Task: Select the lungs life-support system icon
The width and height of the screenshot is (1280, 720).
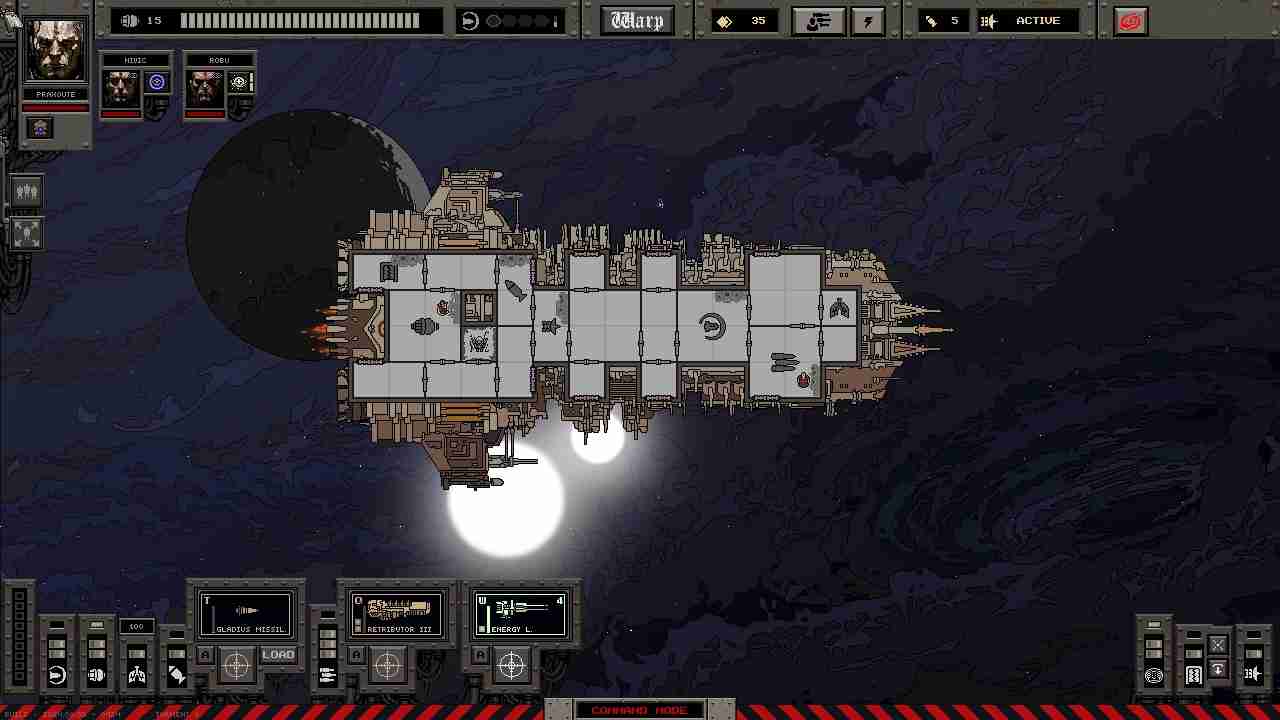Action: point(137,675)
